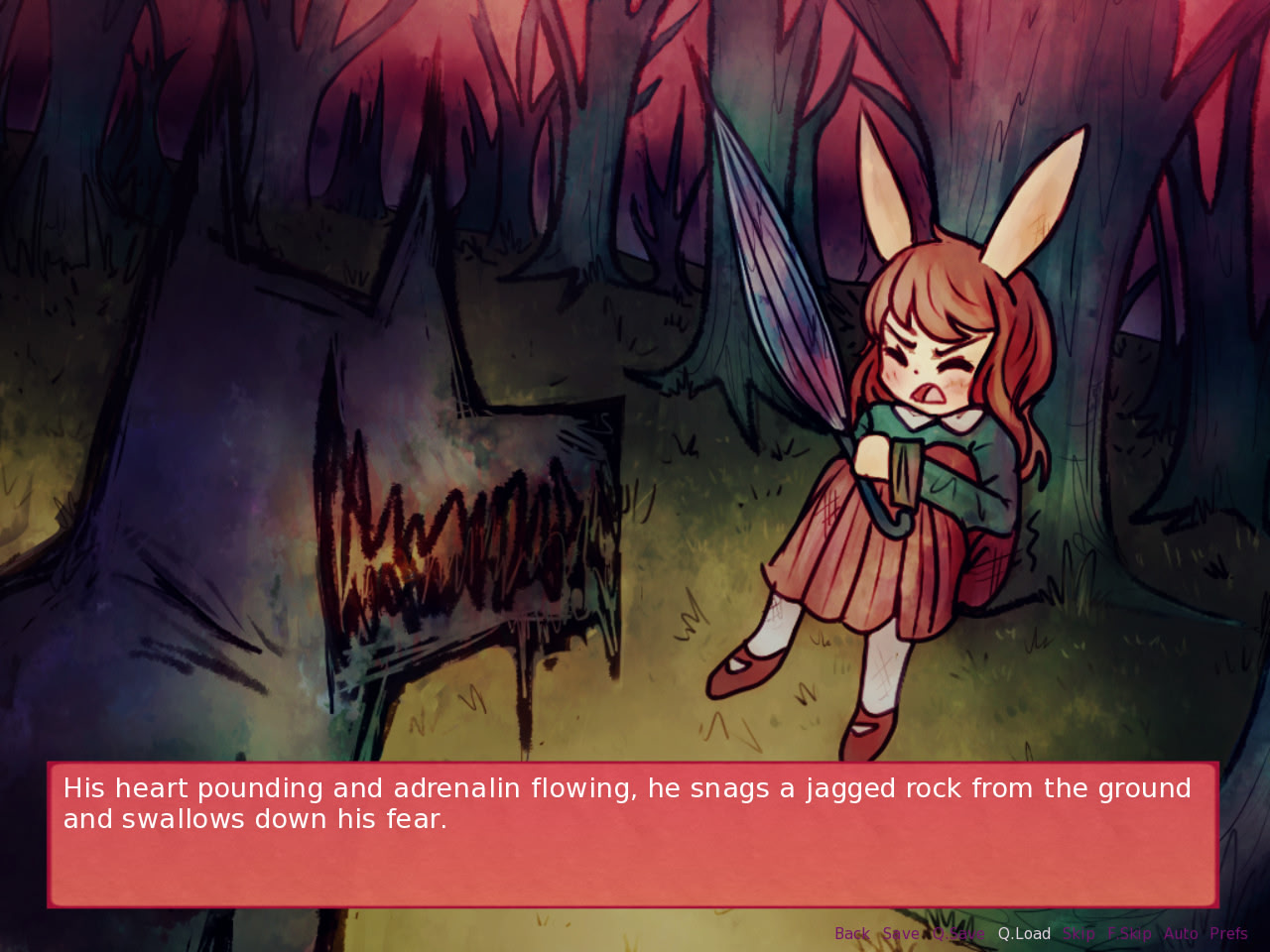Click Save in the quick menu
1270x952 pixels.
coord(901,933)
